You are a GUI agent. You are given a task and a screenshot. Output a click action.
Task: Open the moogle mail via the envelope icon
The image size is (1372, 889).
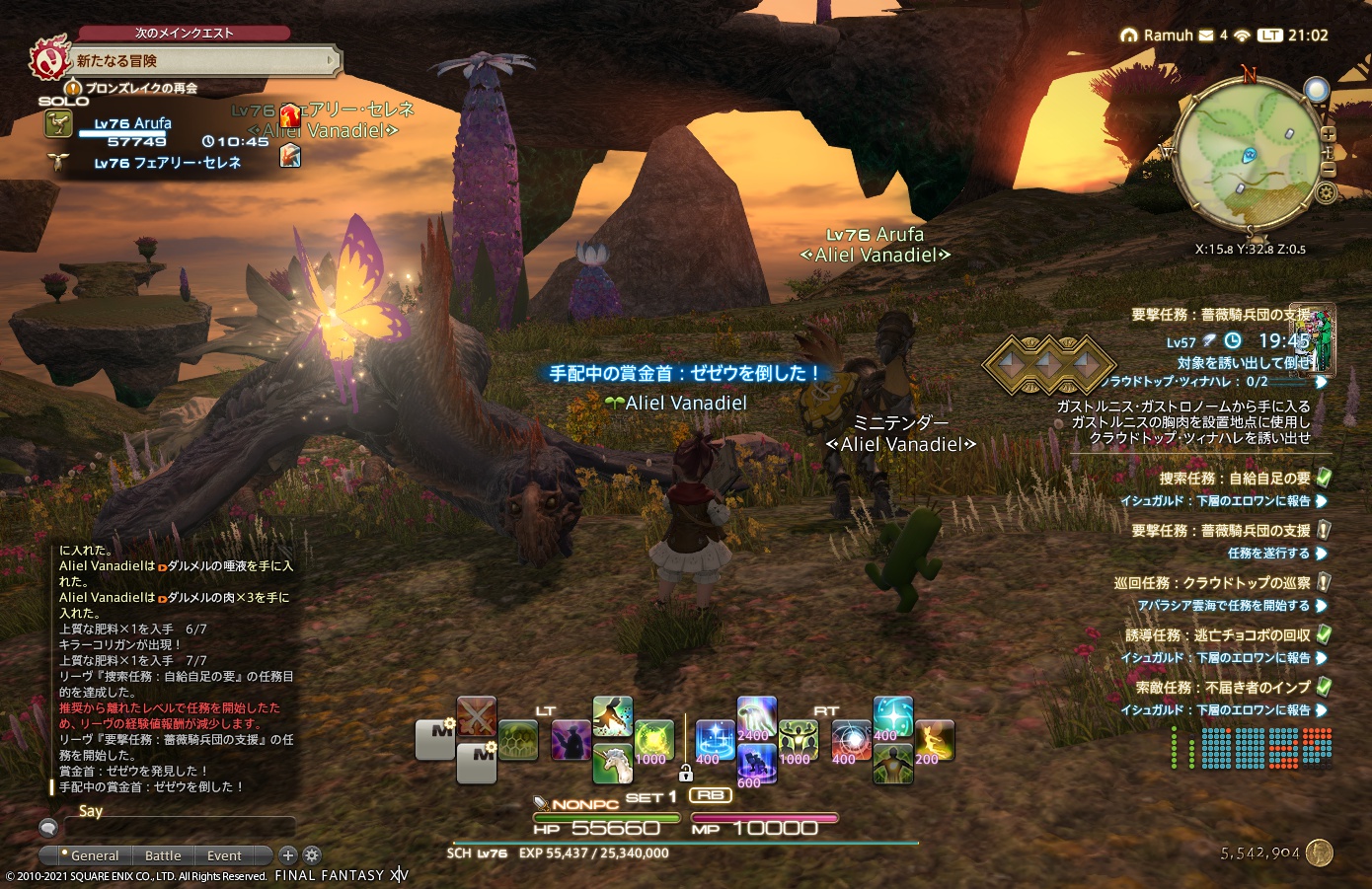[x=1204, y=36]
